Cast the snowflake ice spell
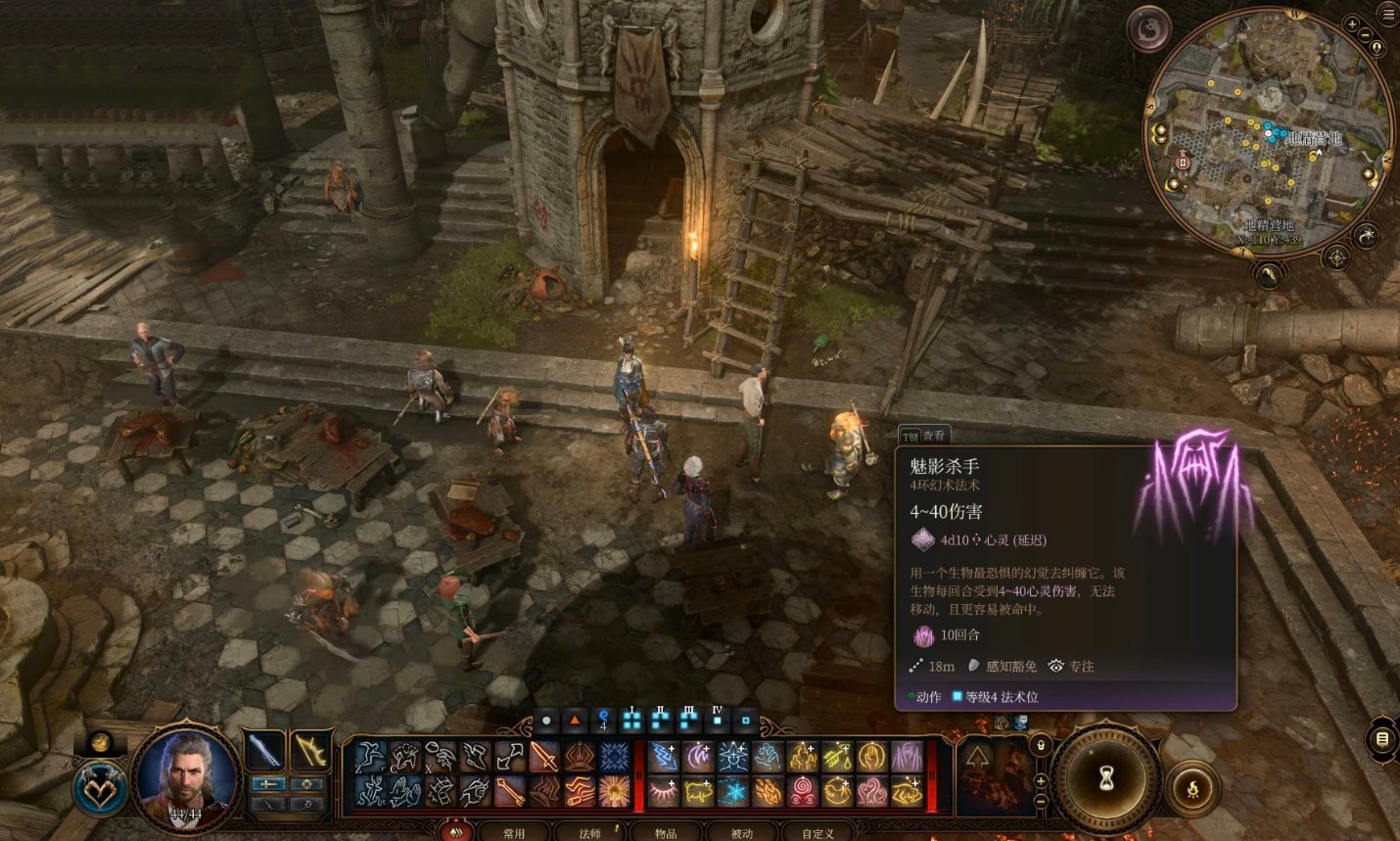Image resolution: width=1400 pixels, height=841 pixels. point(733,791)
